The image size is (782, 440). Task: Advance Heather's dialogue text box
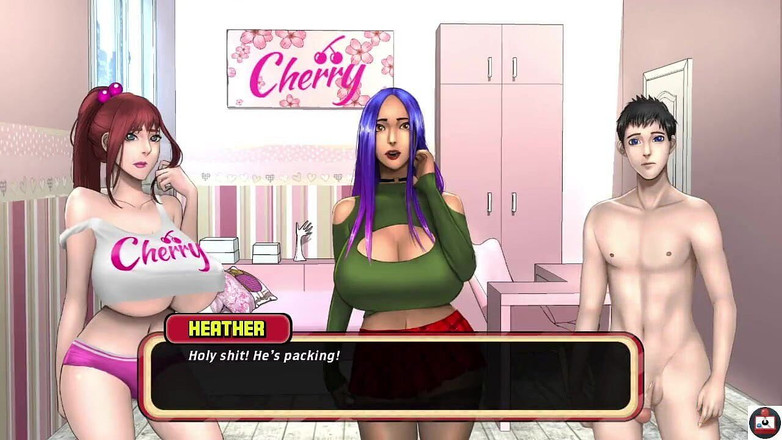390,373
